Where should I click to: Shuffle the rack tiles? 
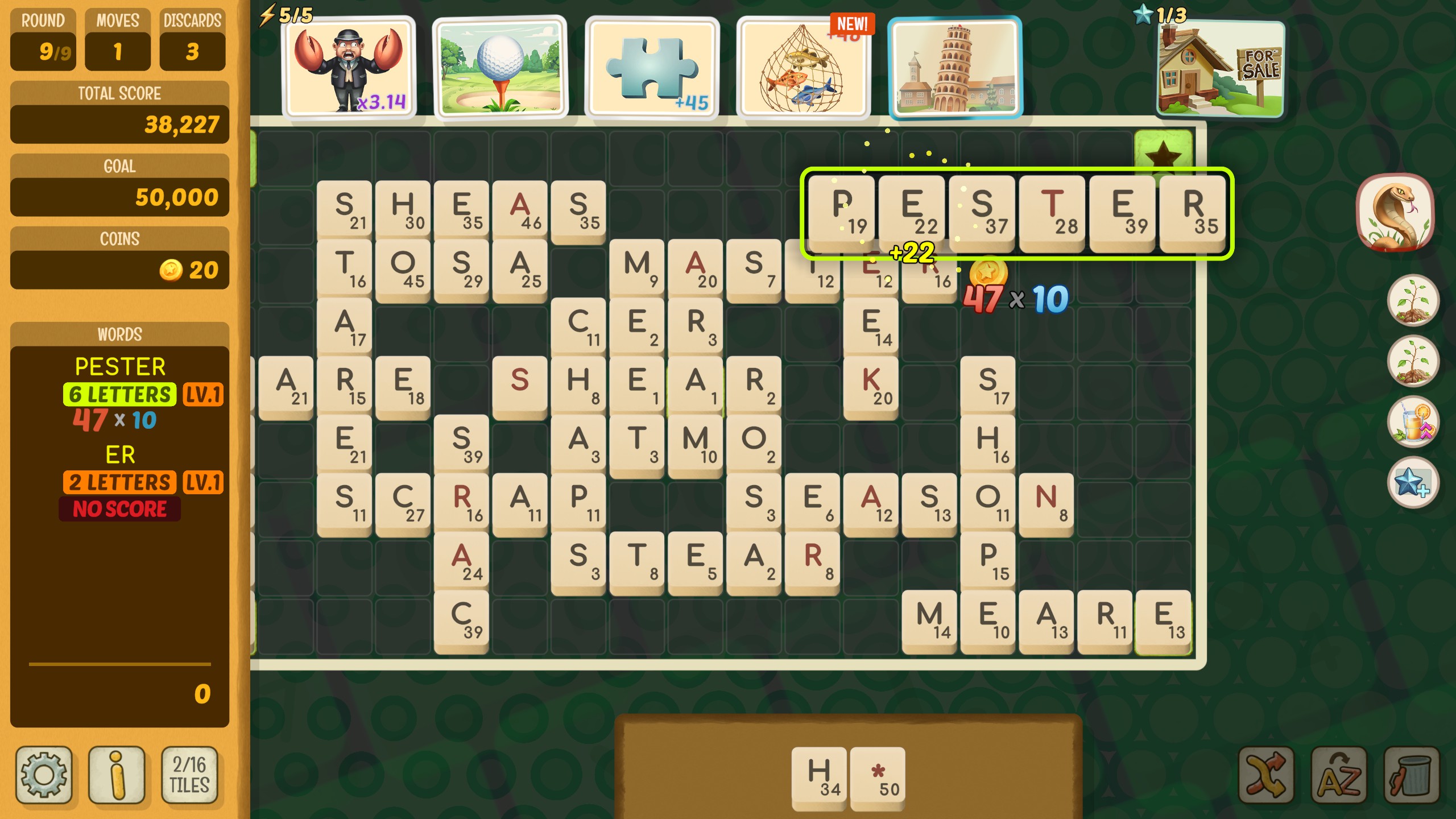[x=1266, y=775]
